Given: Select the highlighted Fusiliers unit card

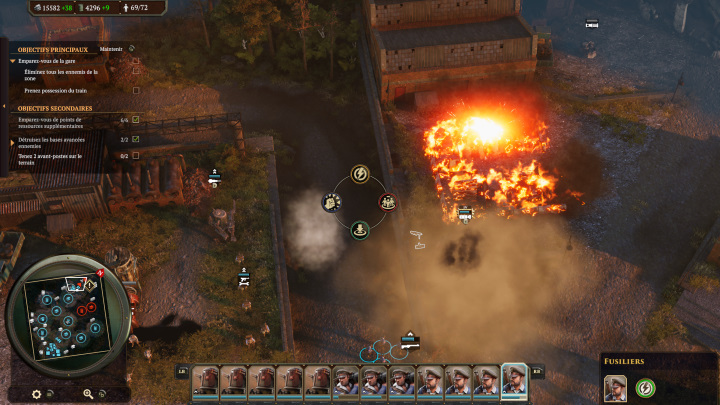Looking at the screenshot, I should coord(514,380).
